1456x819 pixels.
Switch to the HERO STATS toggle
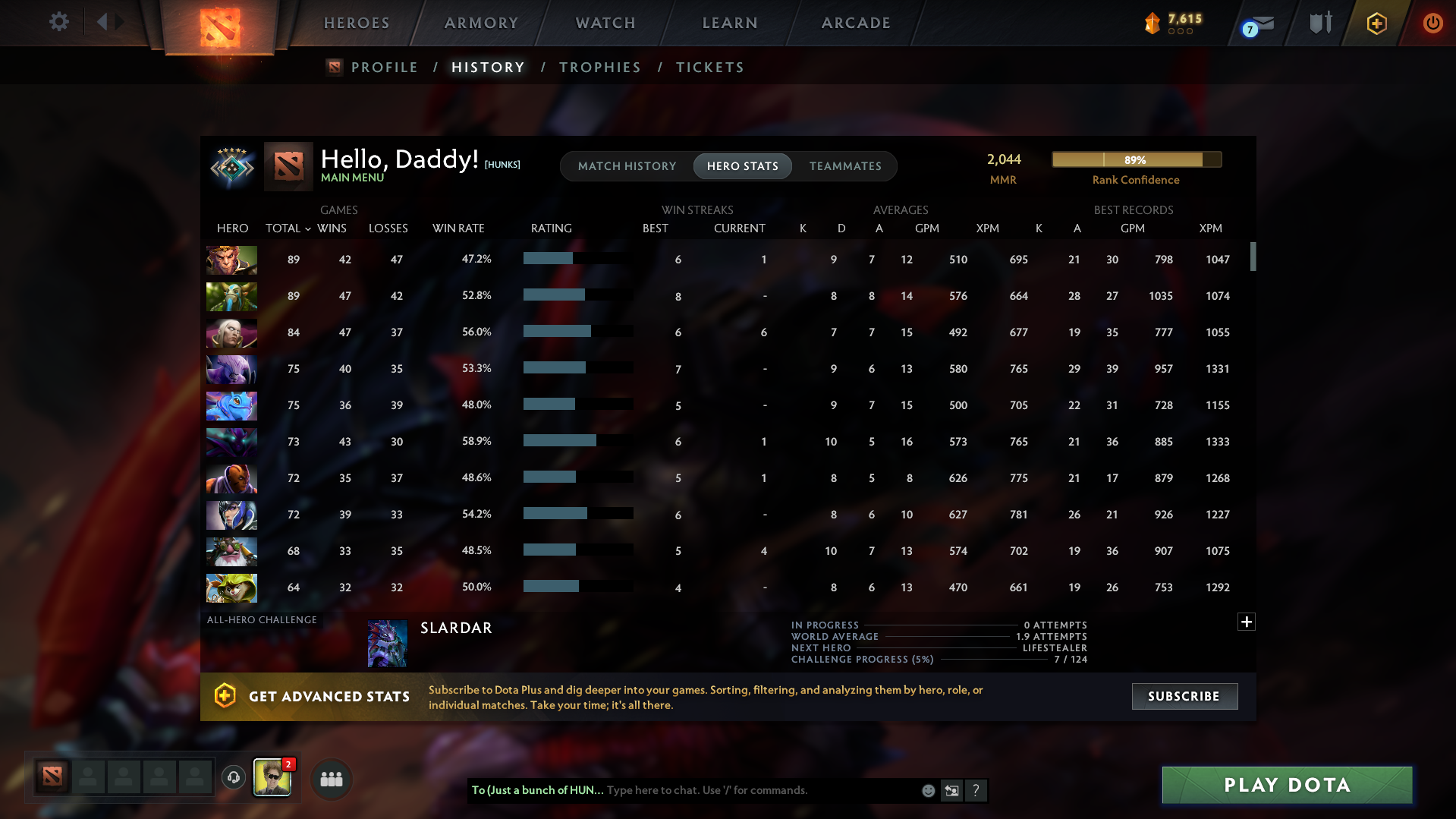tap(742, 166)
